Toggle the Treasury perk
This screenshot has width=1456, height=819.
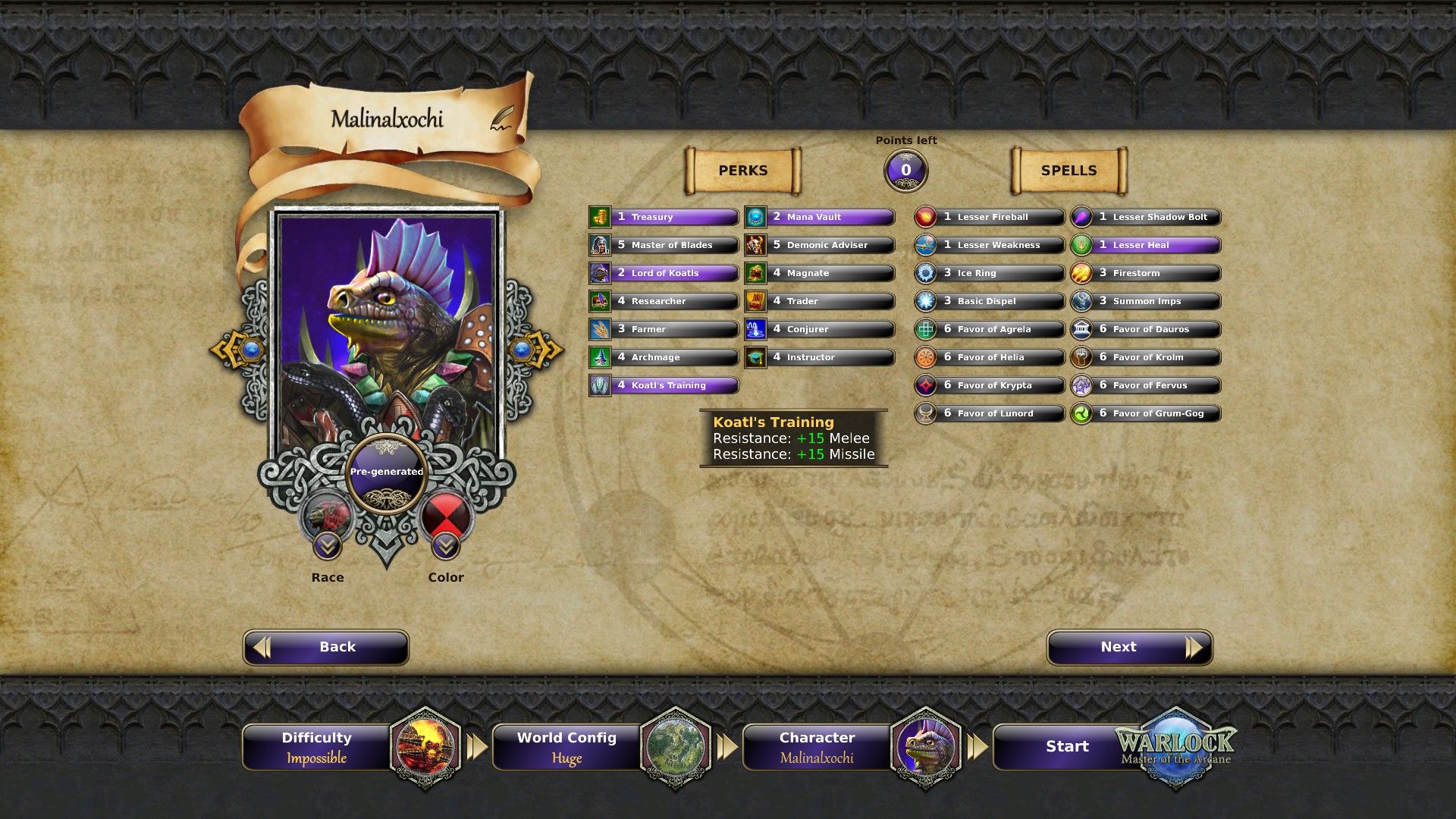(664, 218)
